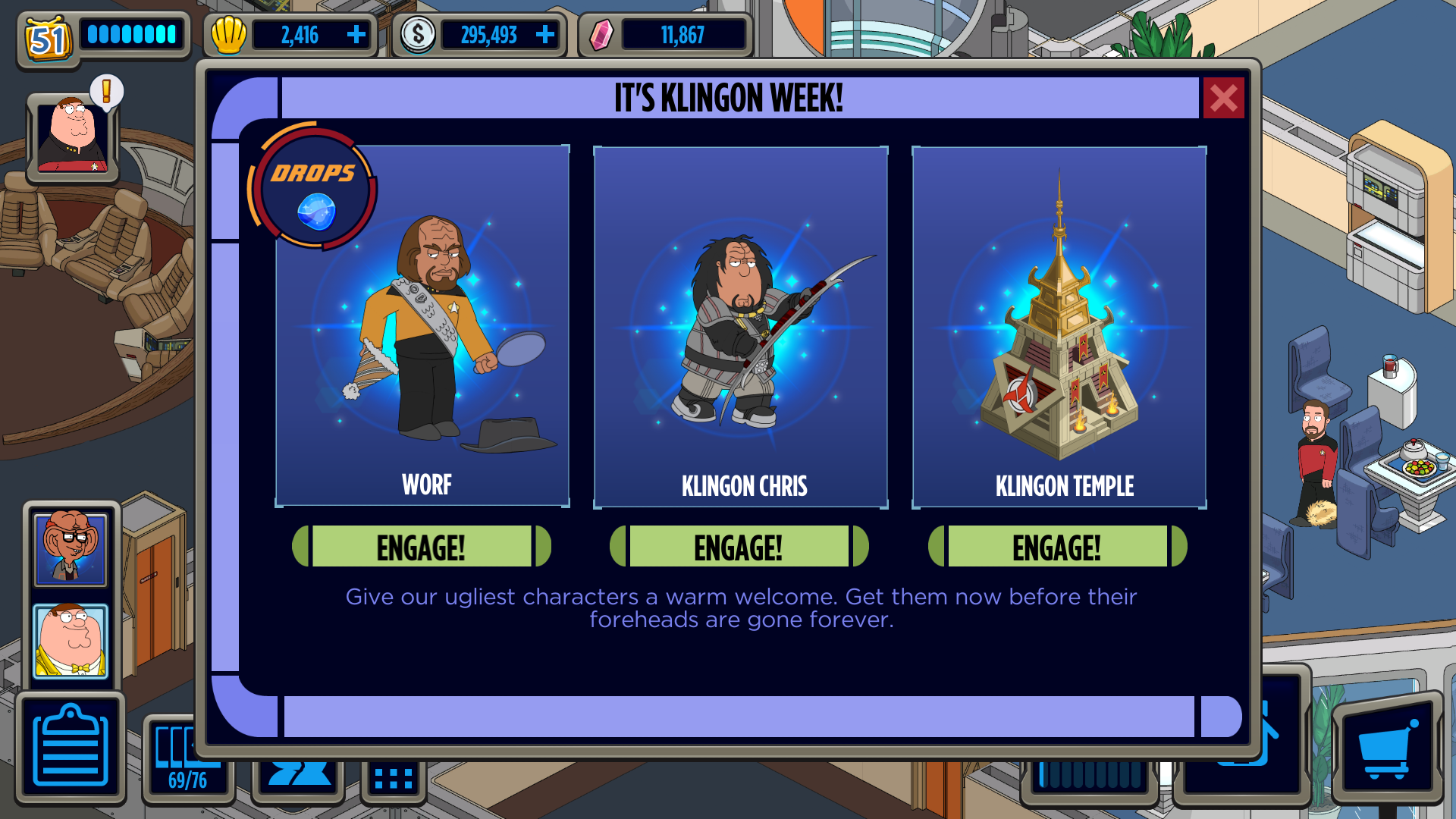Open the clipboard task list
The width and height of the screenshot is (1456, 819).
tap(71, 748)
